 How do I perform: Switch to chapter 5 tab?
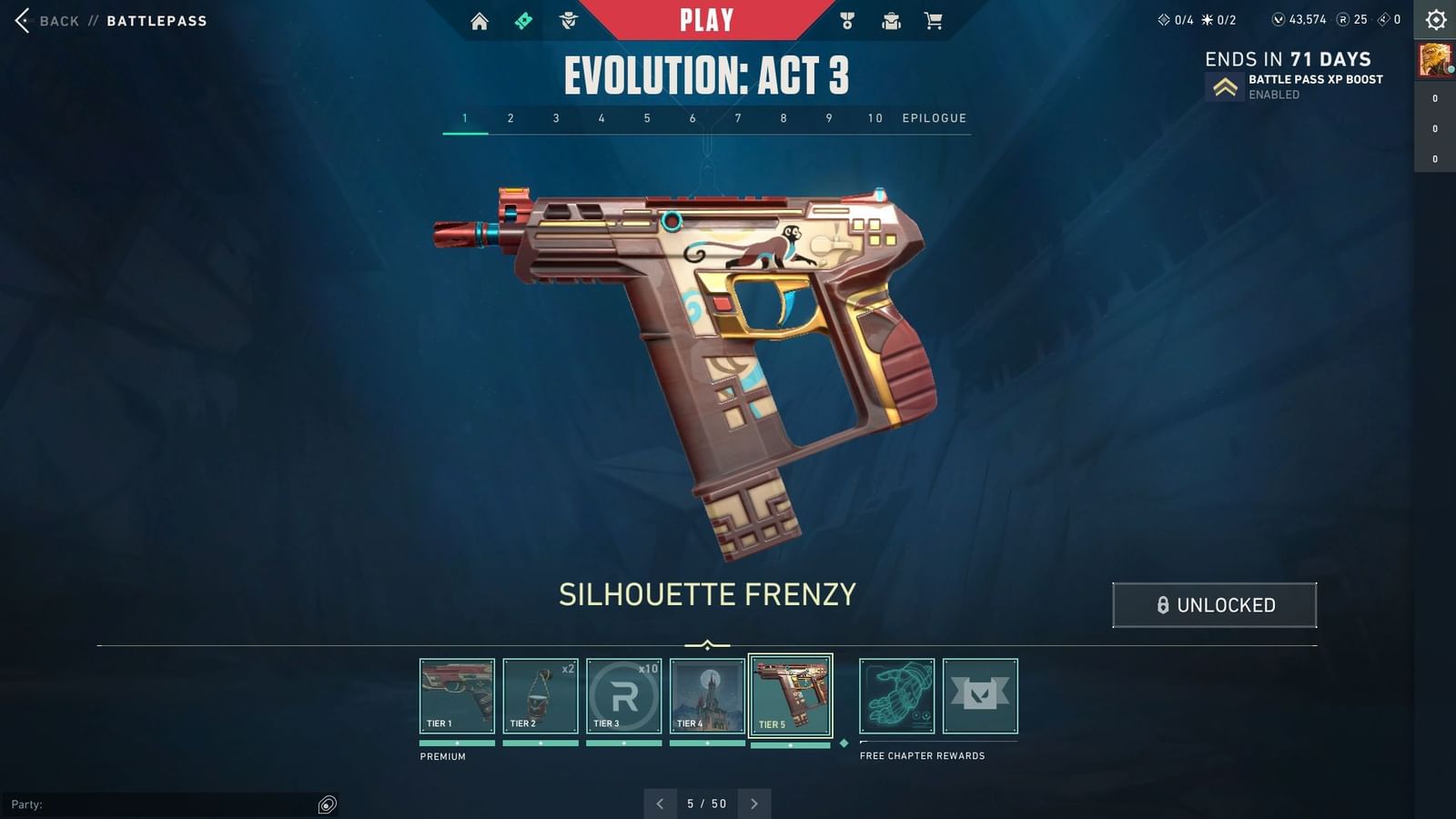click(647, 117)
